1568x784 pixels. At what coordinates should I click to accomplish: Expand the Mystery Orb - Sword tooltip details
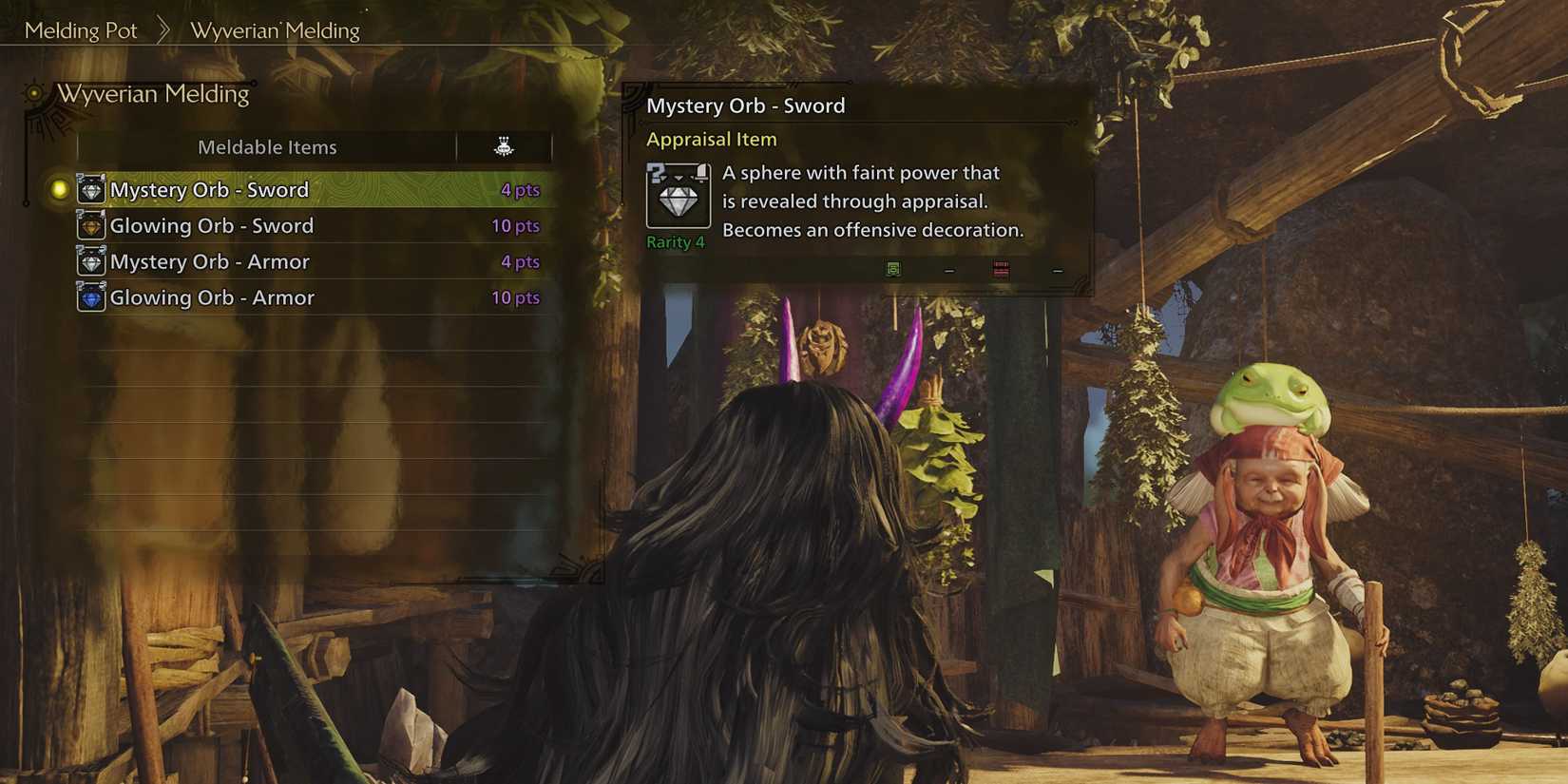pyautogui.click(x=747, y=105)
